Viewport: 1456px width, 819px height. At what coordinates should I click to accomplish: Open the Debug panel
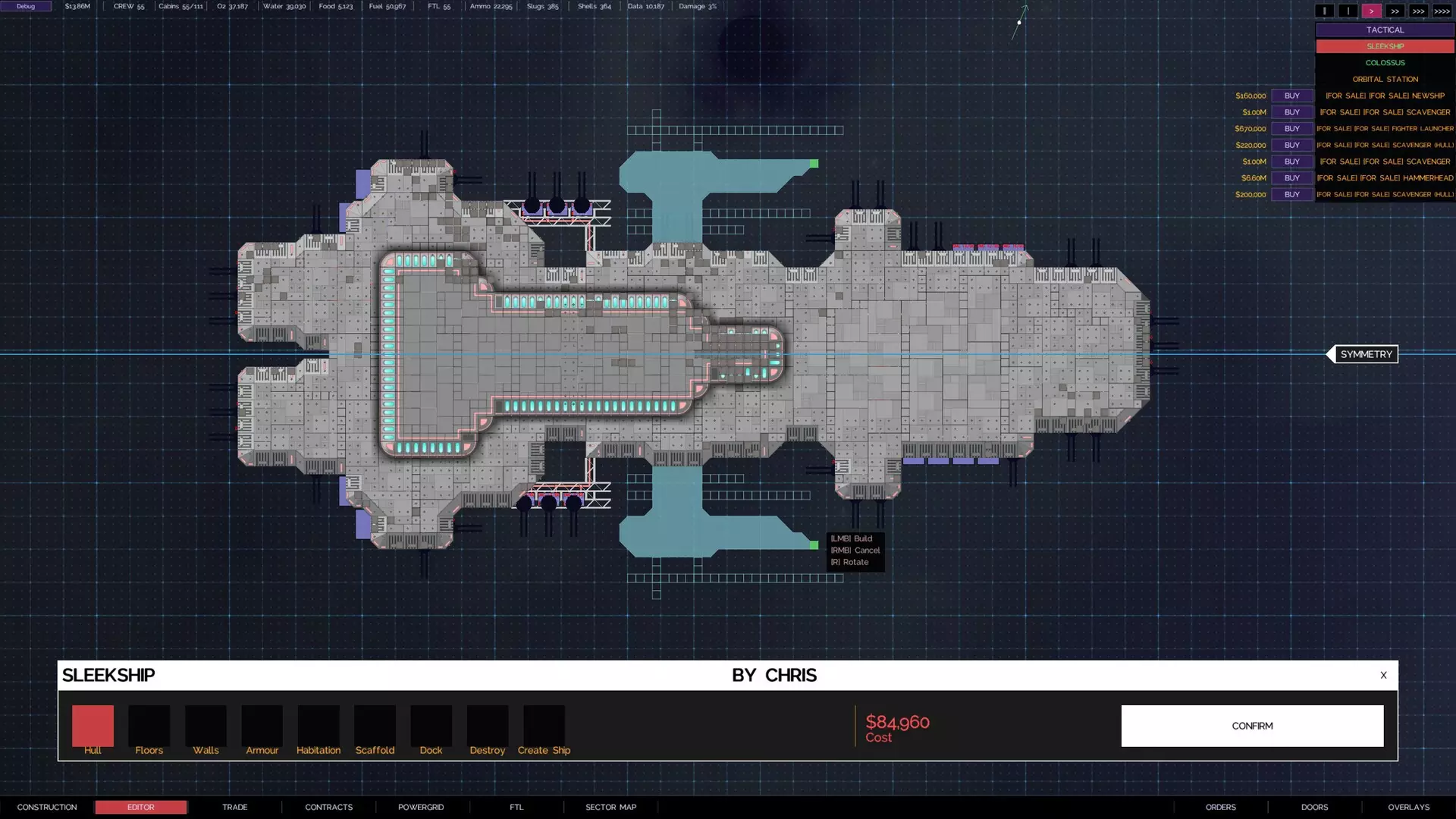click(25, 5)
